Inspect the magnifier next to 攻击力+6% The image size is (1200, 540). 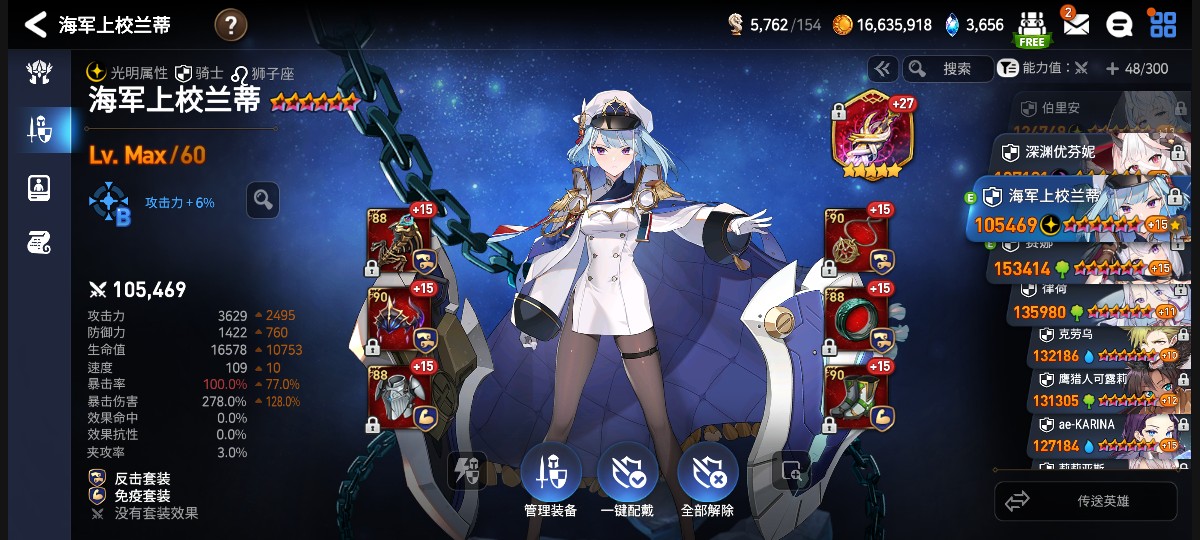(x=262, y=200)
